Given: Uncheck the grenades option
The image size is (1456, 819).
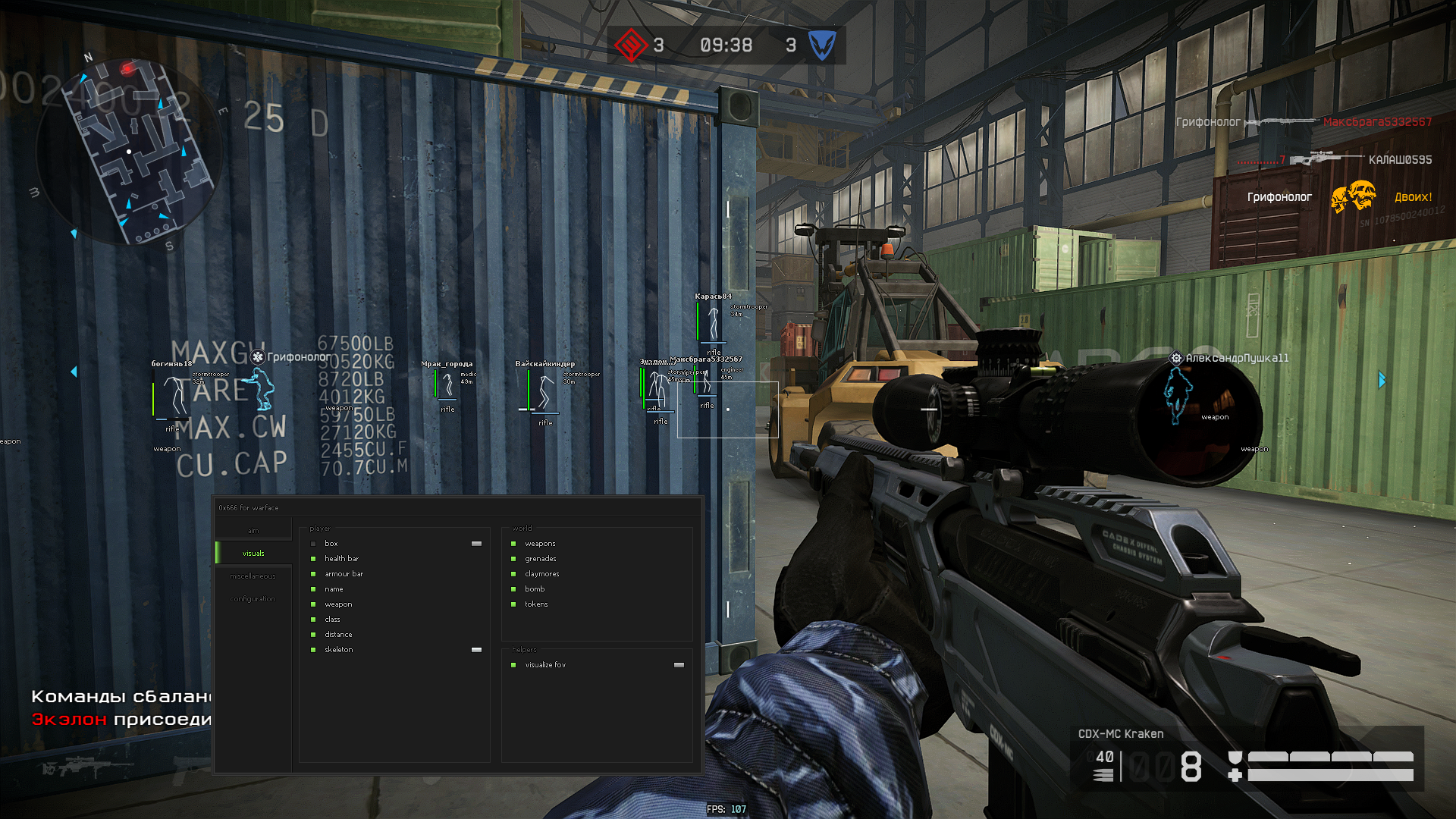Looking at the screenshot, I should 513,559.
